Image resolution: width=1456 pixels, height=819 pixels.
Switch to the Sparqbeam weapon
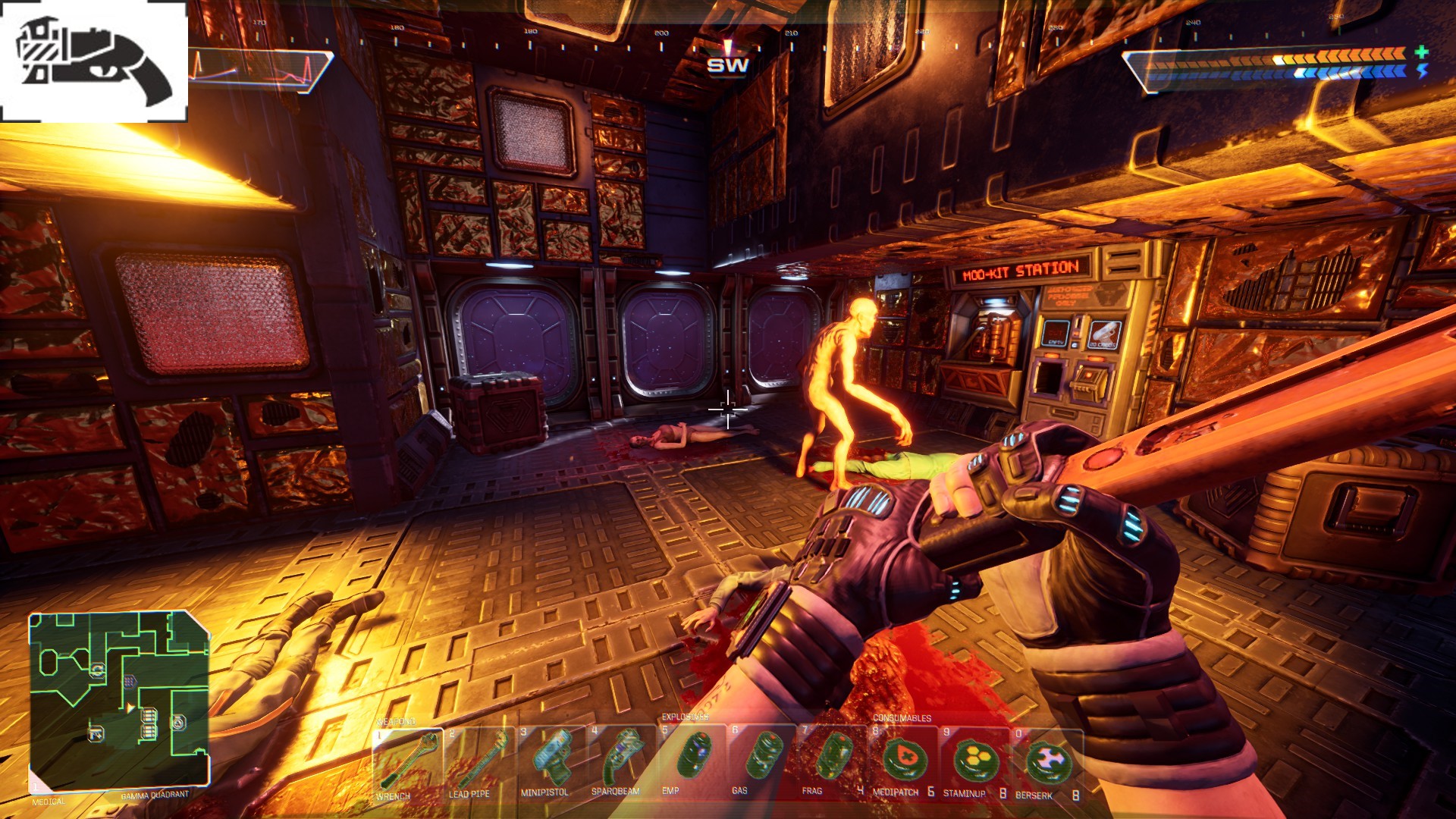pos(621,762)
